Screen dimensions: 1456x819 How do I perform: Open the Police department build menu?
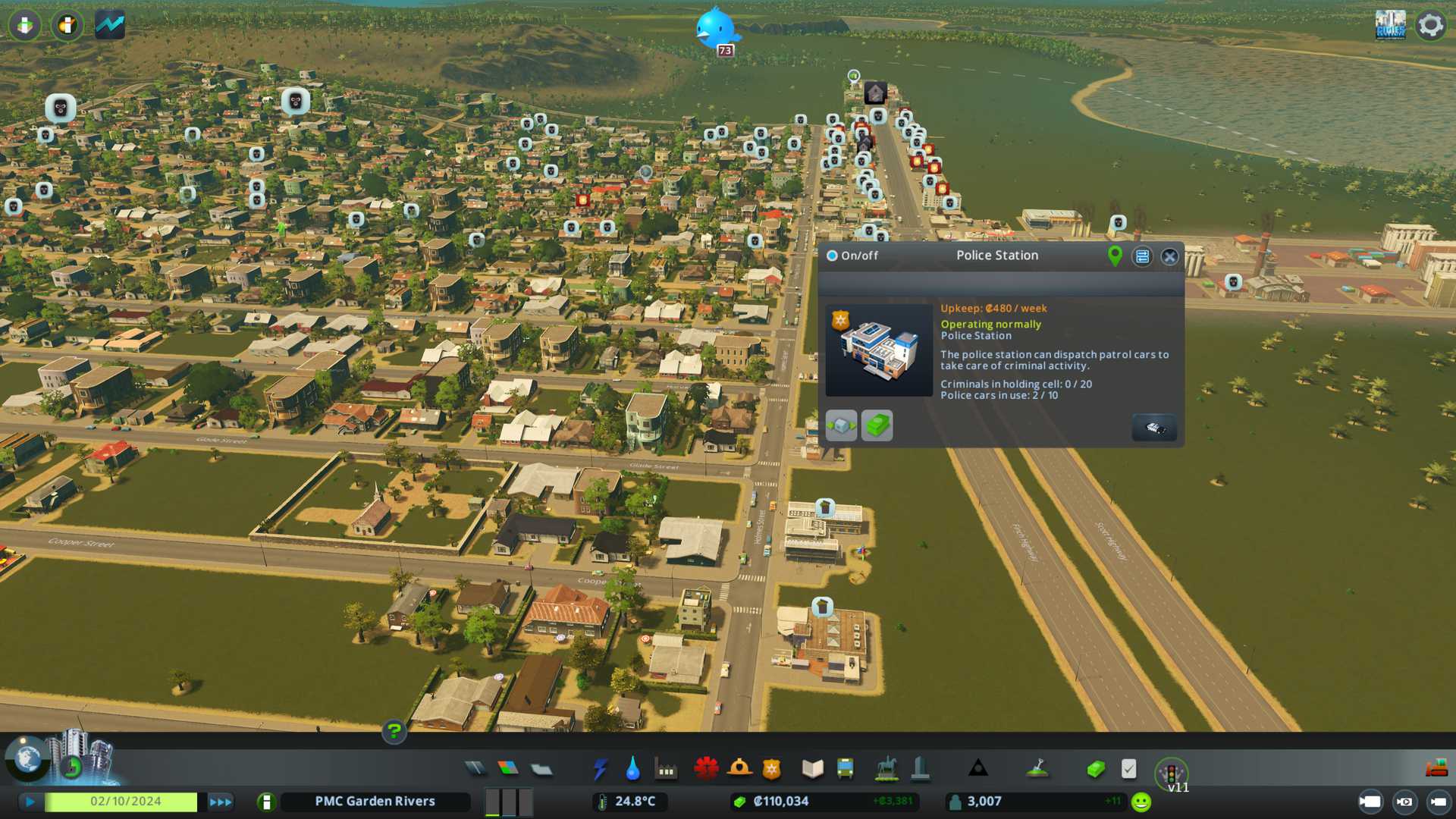(771, 769)
